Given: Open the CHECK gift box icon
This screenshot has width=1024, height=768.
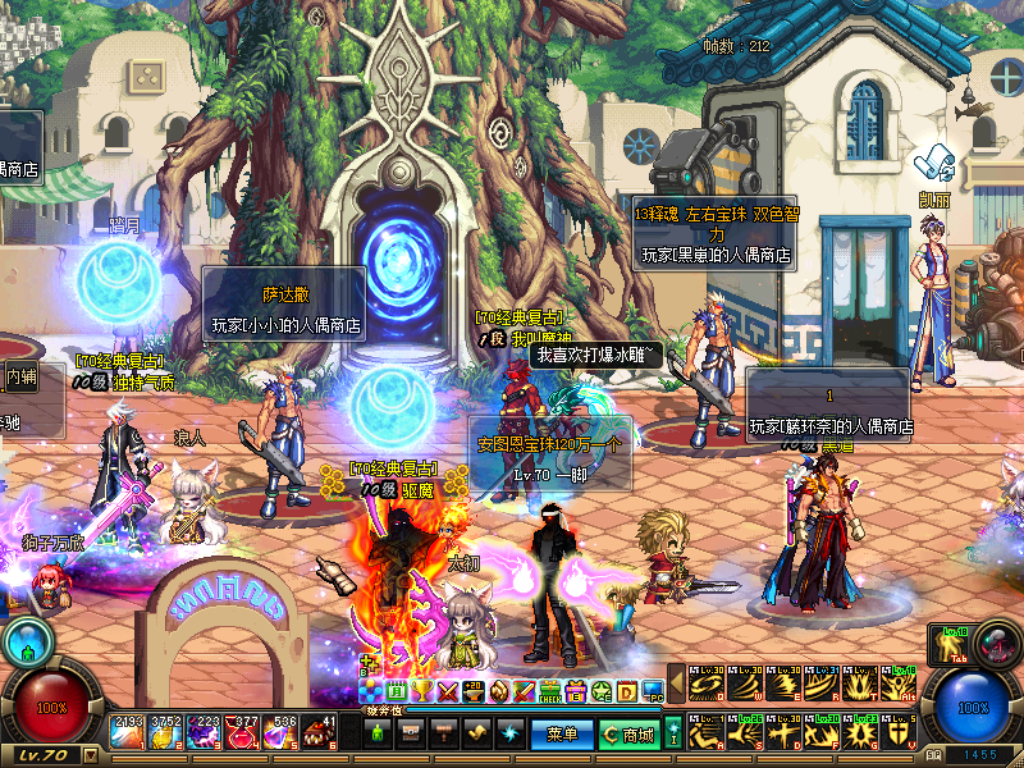Looking at the screenshot, I should (x=551, y=691).
